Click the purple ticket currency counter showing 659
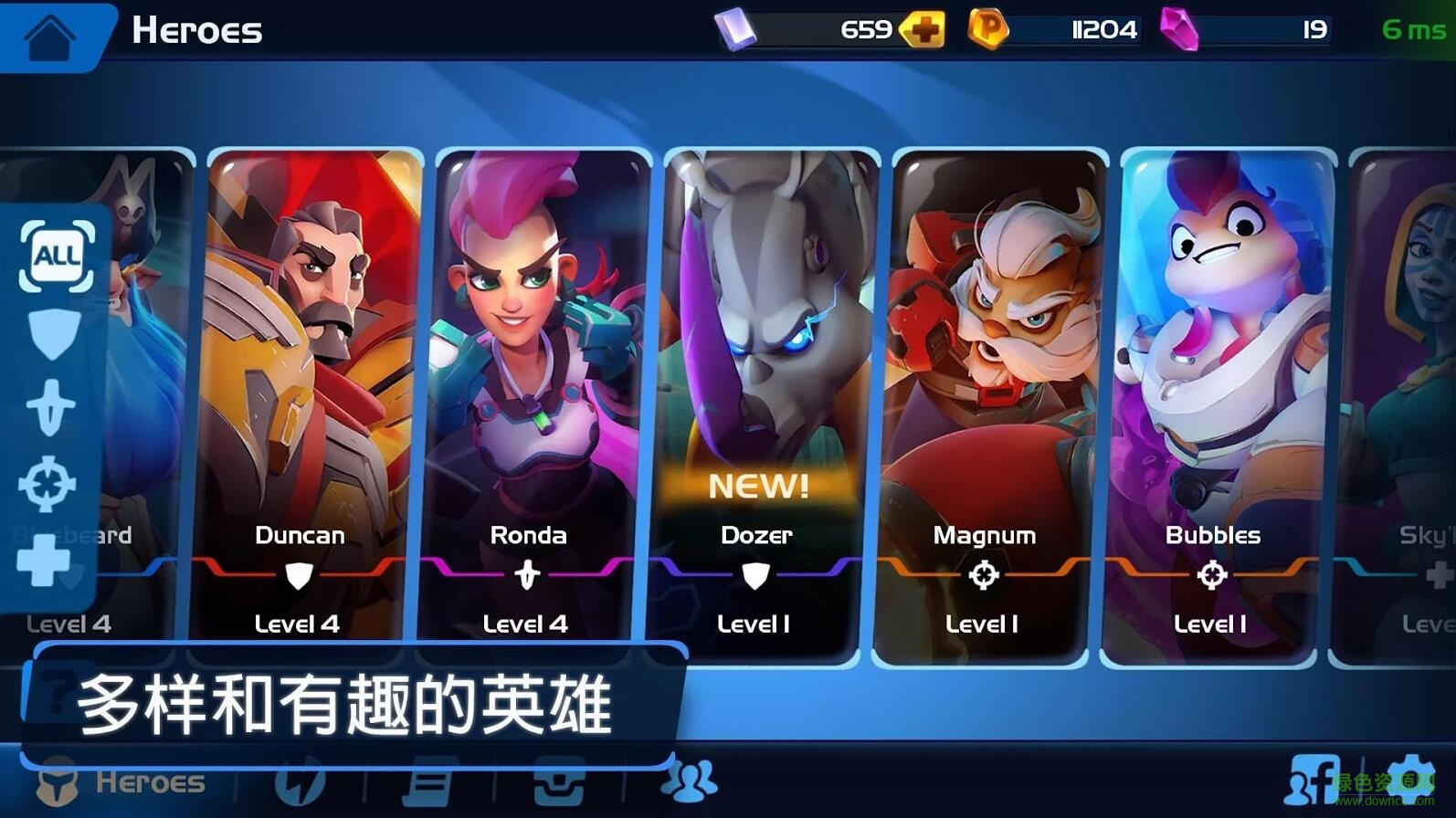The width and height of the screenshot is (1456, 818). pos(813,29)
